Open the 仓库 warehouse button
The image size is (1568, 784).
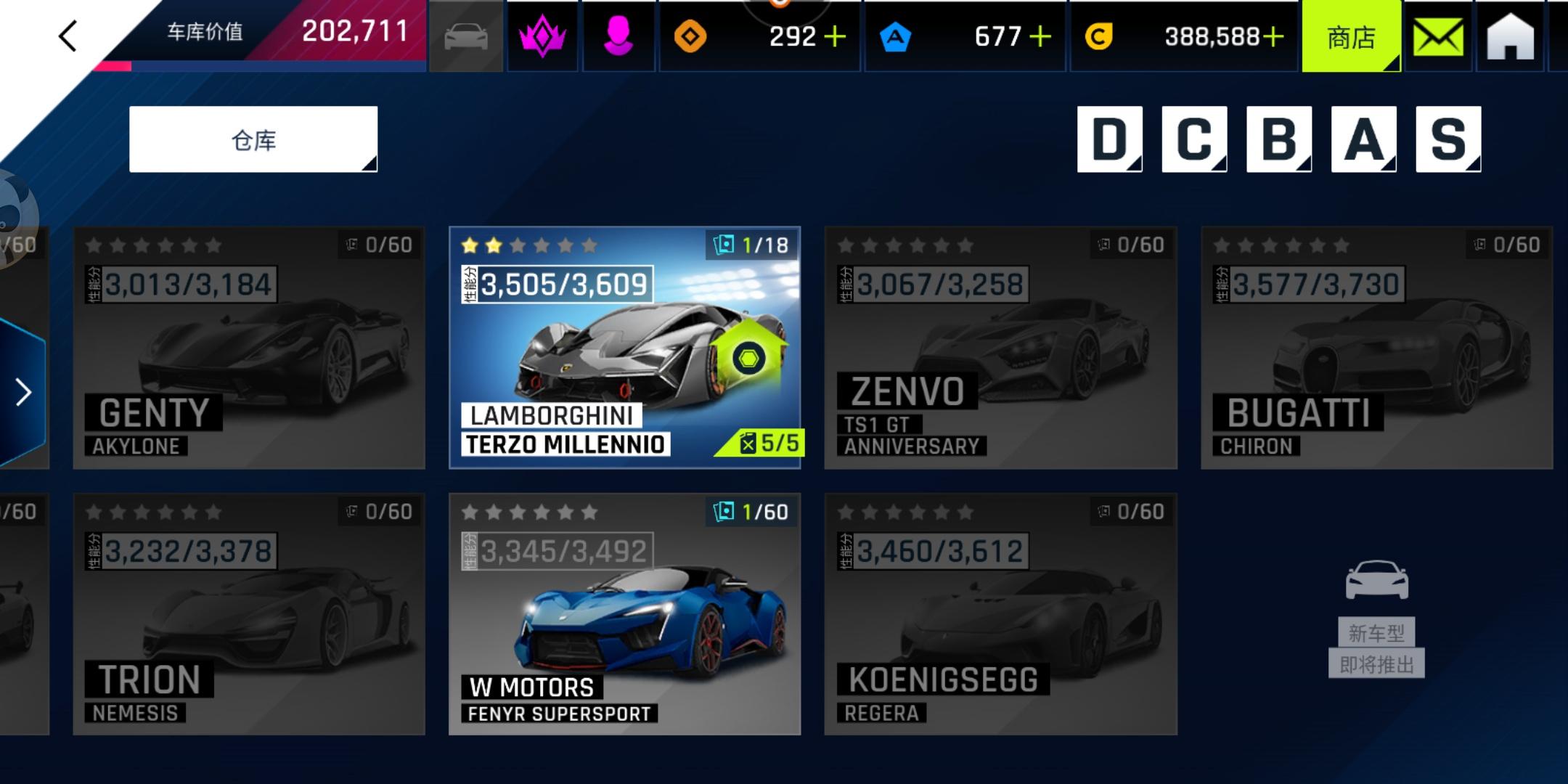click(x=253, y=139)
